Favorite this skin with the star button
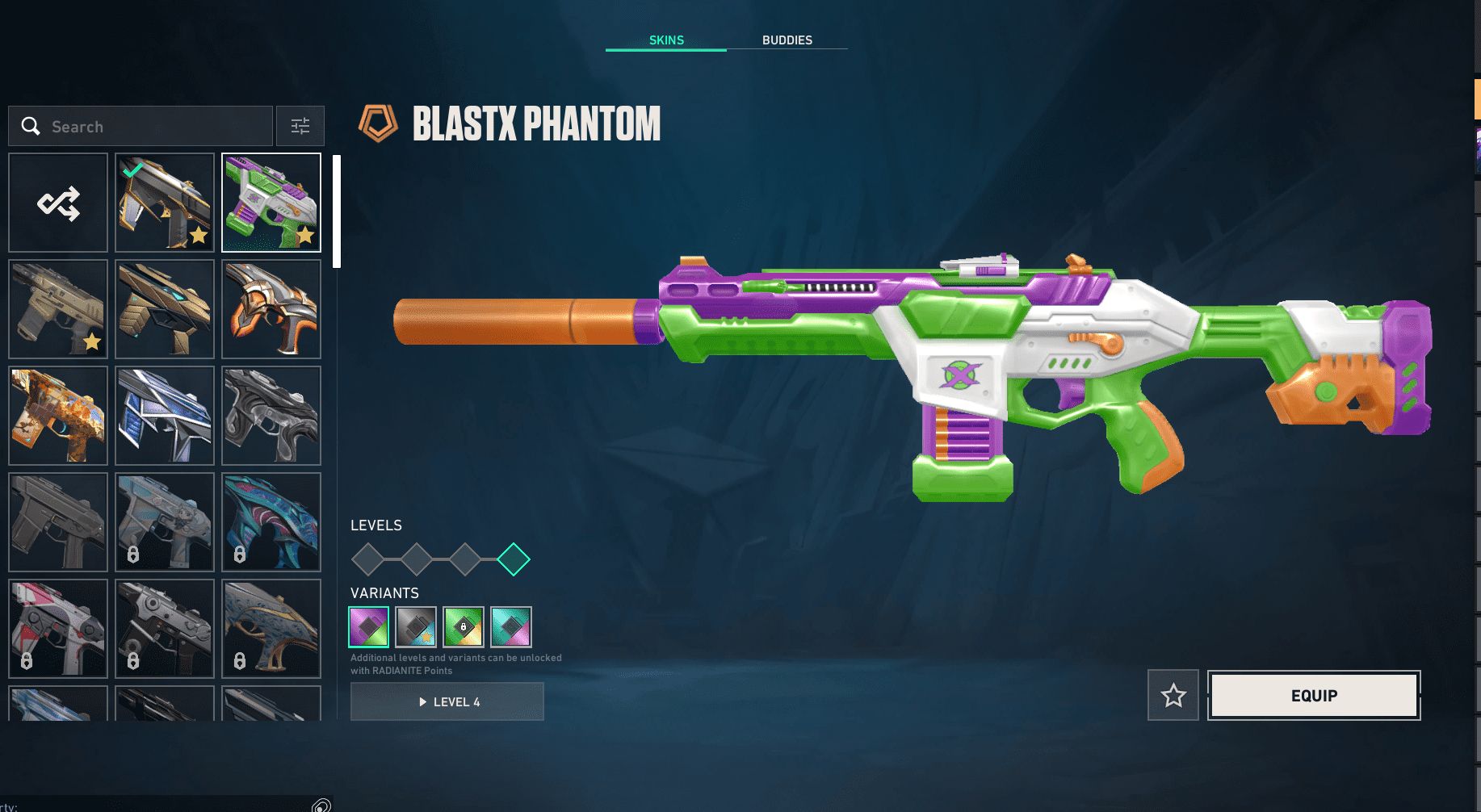This screenshot has height=812, width=1481. (x=1173, y=695)
